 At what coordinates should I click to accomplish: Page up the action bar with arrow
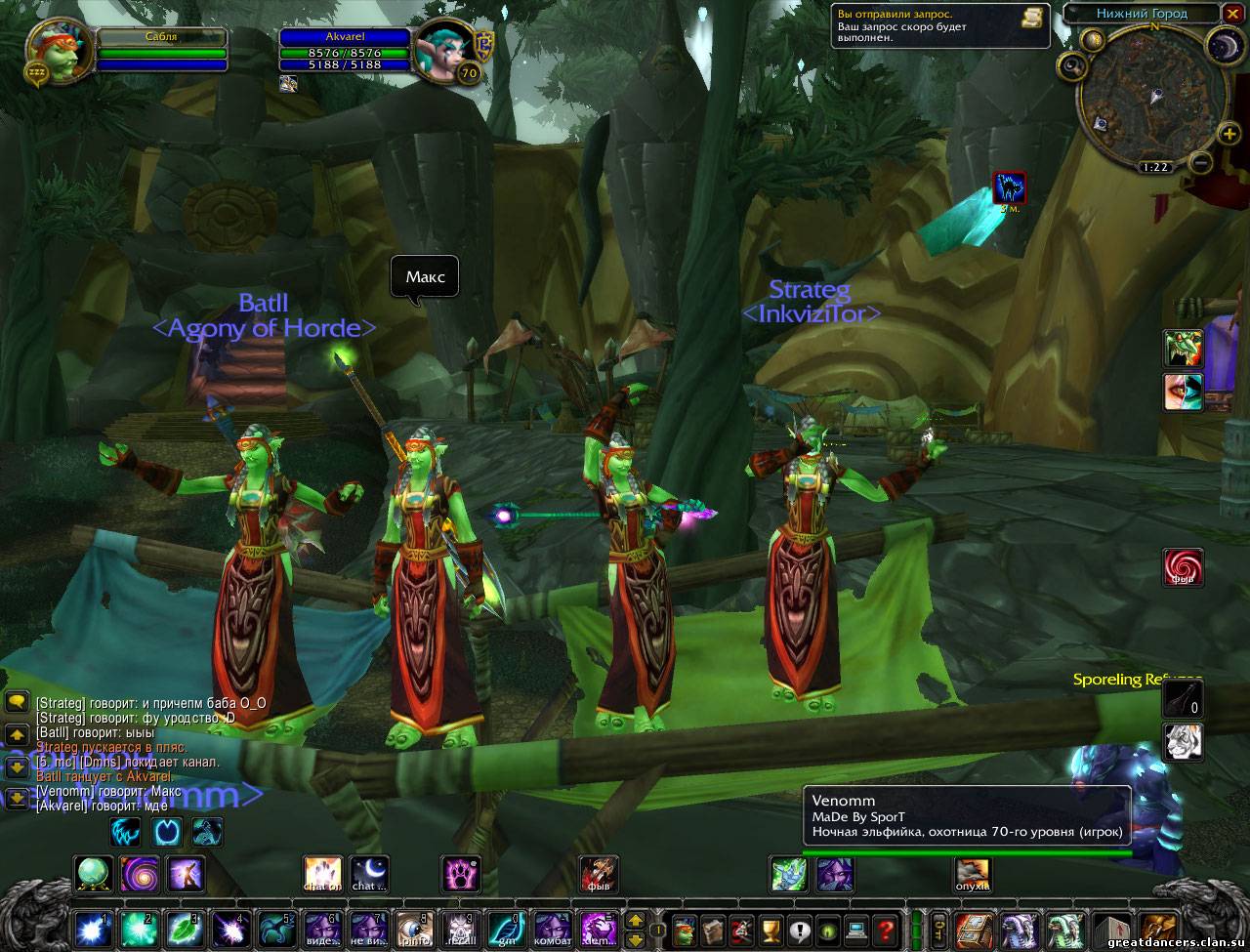tap(635, 920)
